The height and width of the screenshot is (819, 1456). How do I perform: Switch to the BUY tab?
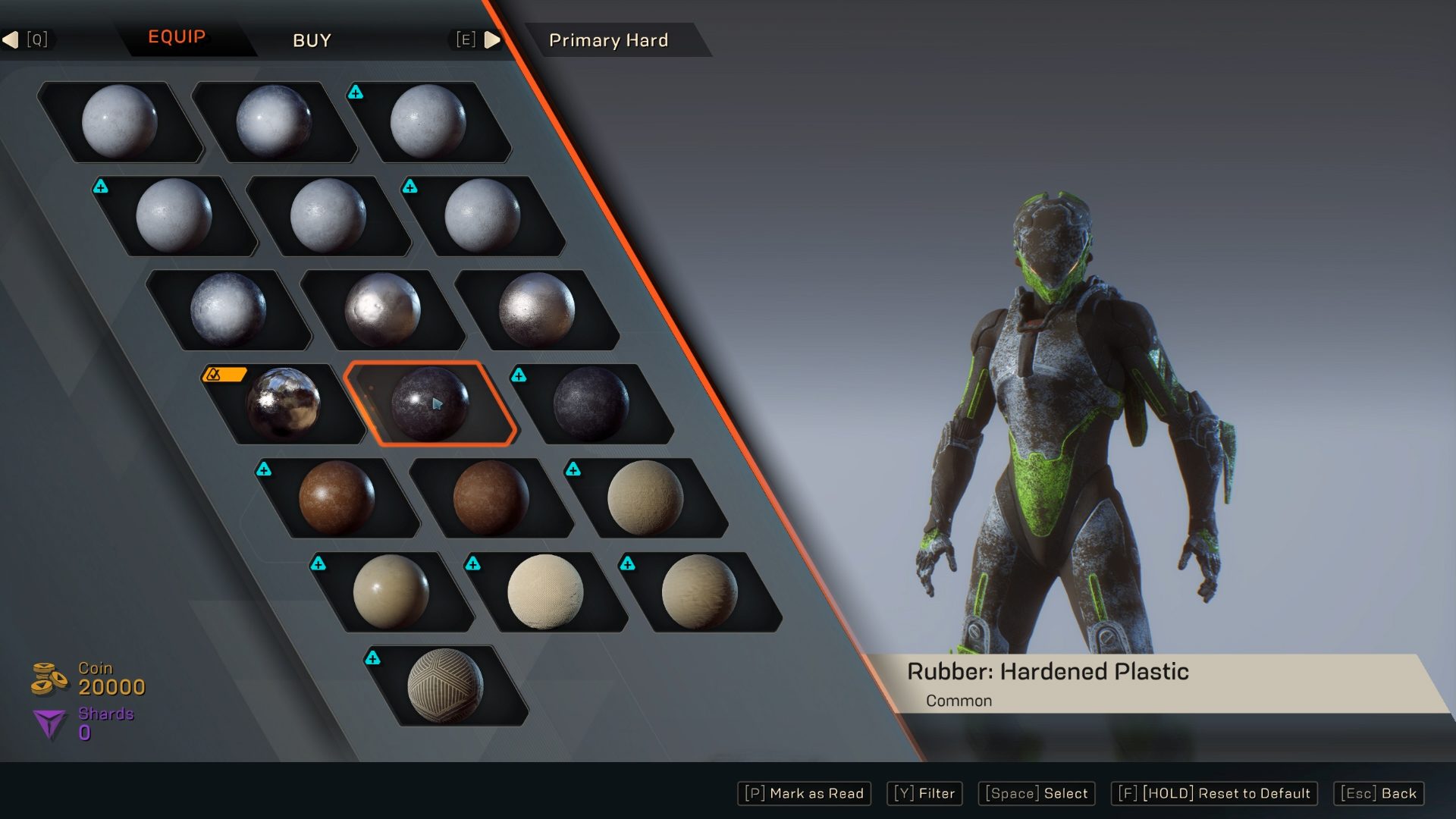[312, 40]
